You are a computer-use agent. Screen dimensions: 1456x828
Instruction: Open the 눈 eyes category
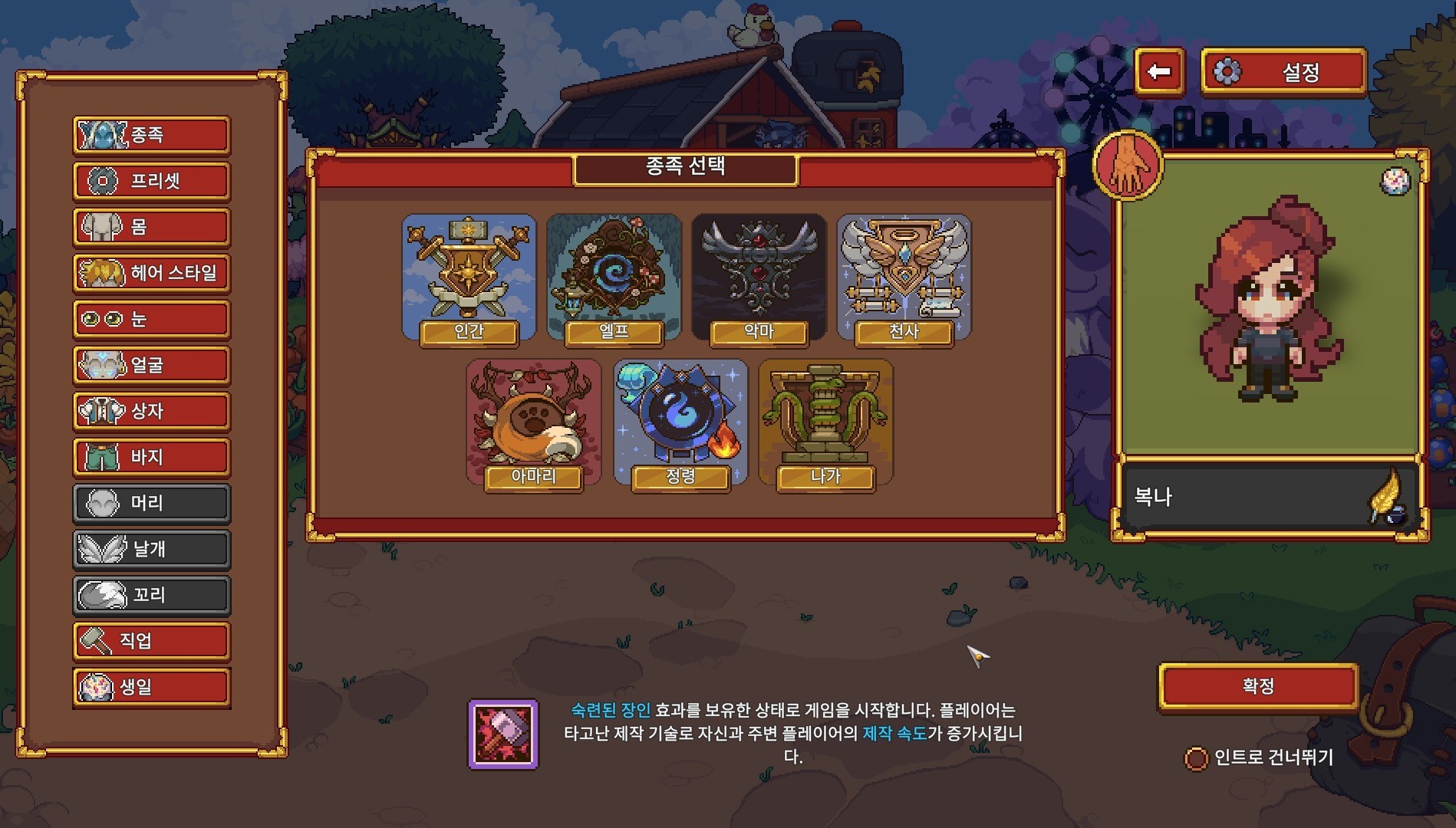tap(152, 319)
